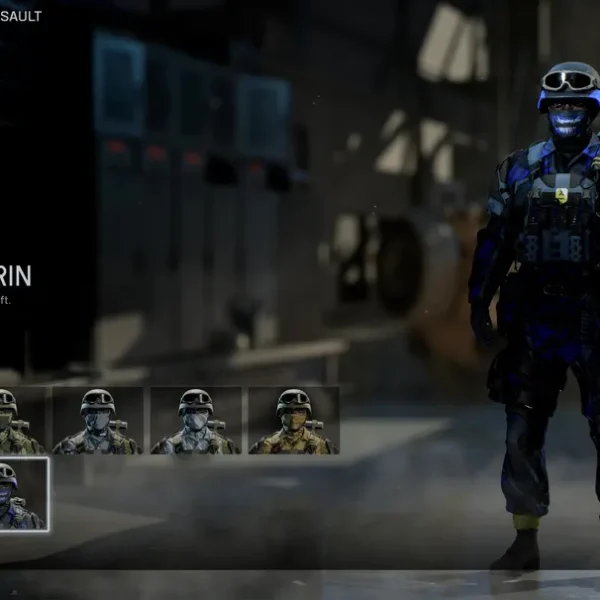Pick the olive green camo skin thumbnail
This screenshot has width=600, height=600.
pos(18,421)
